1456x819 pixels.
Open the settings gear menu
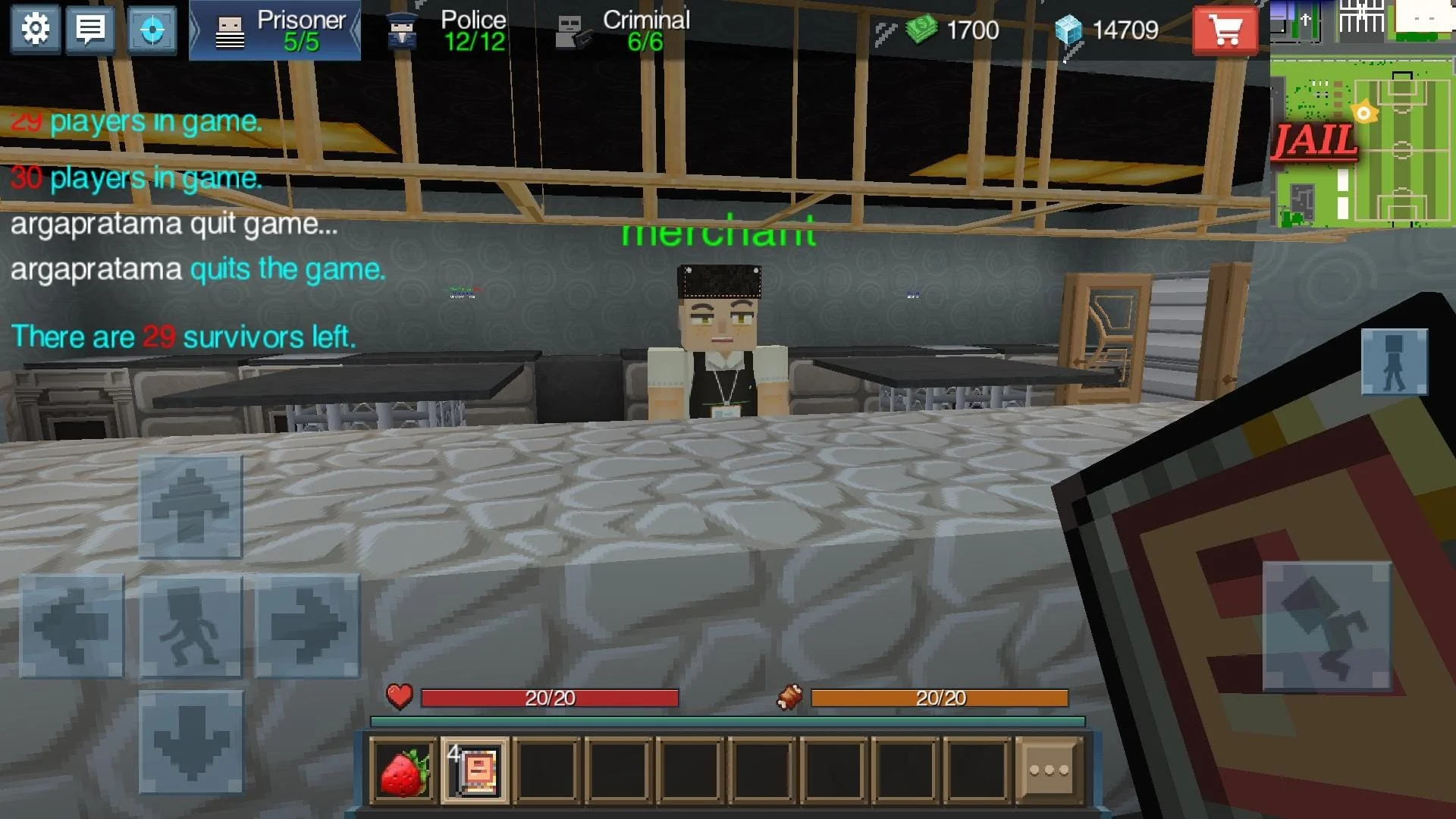pyautogui.click(x=35, y=30)
